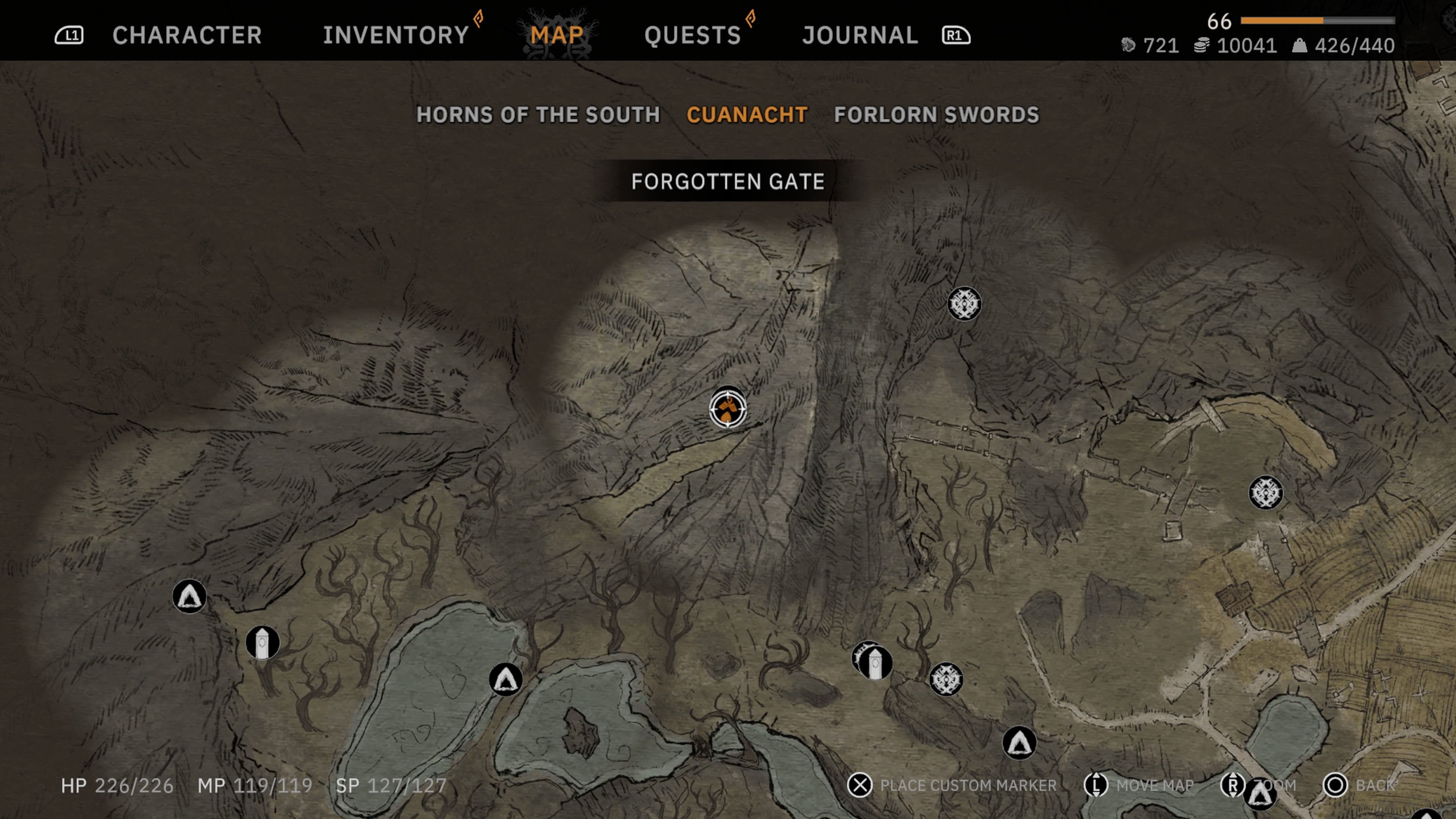The height and width of the screenshot is (819, 1456).
Task: View the Horns of the South region
Action: click(538, 115)
